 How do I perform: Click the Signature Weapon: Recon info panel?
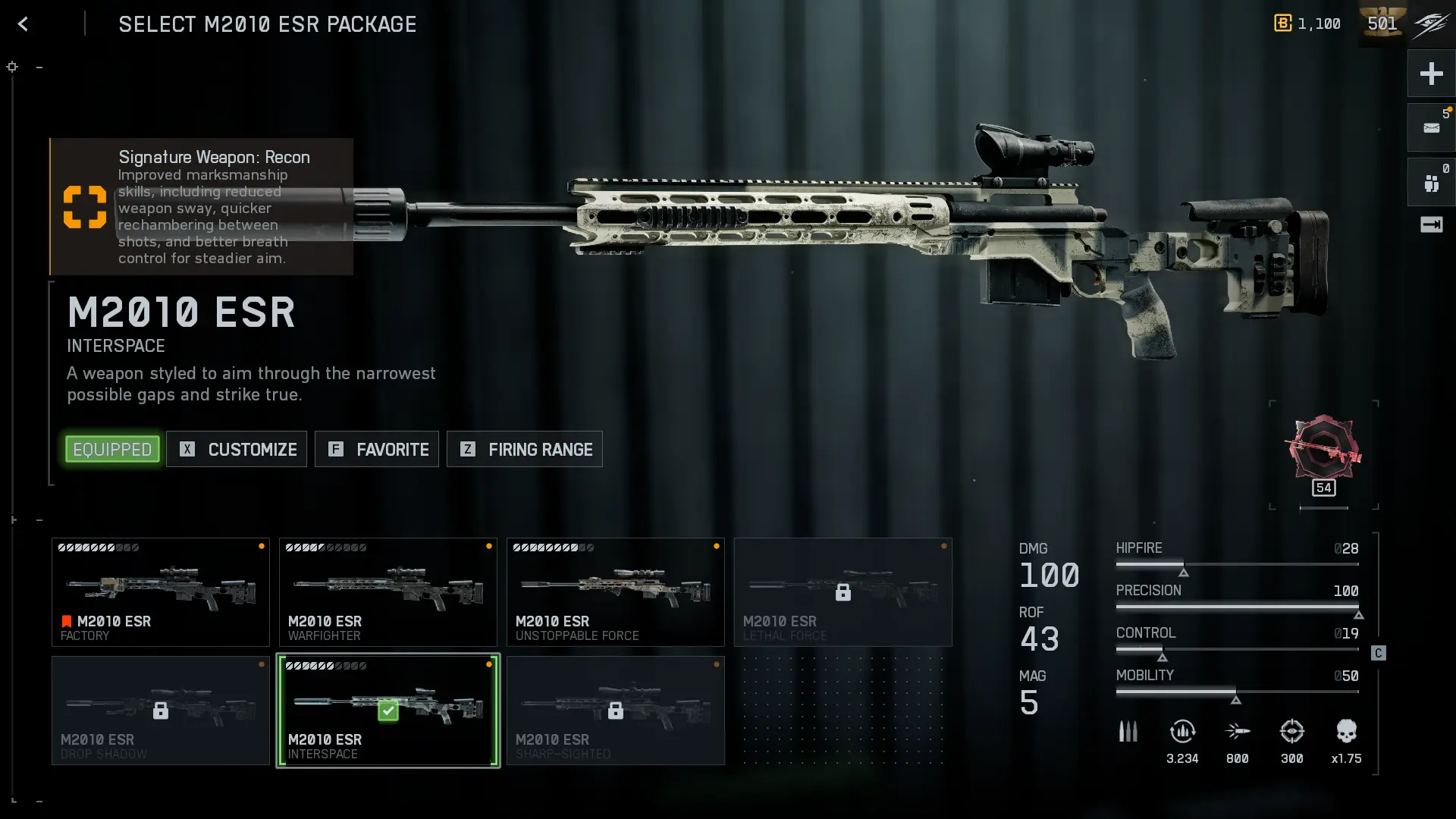(202, 206)
